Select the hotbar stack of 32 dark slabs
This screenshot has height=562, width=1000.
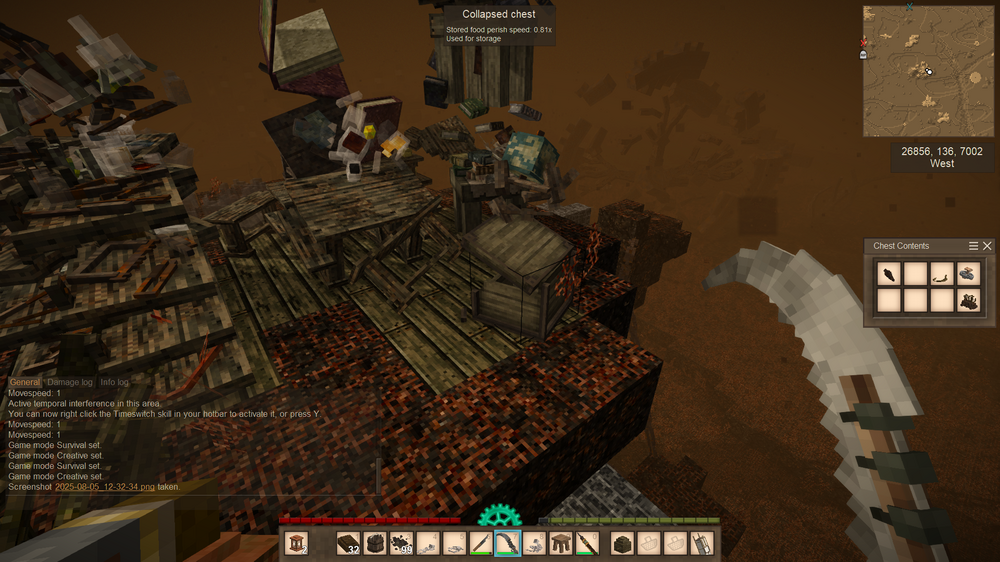pos(348,543)
